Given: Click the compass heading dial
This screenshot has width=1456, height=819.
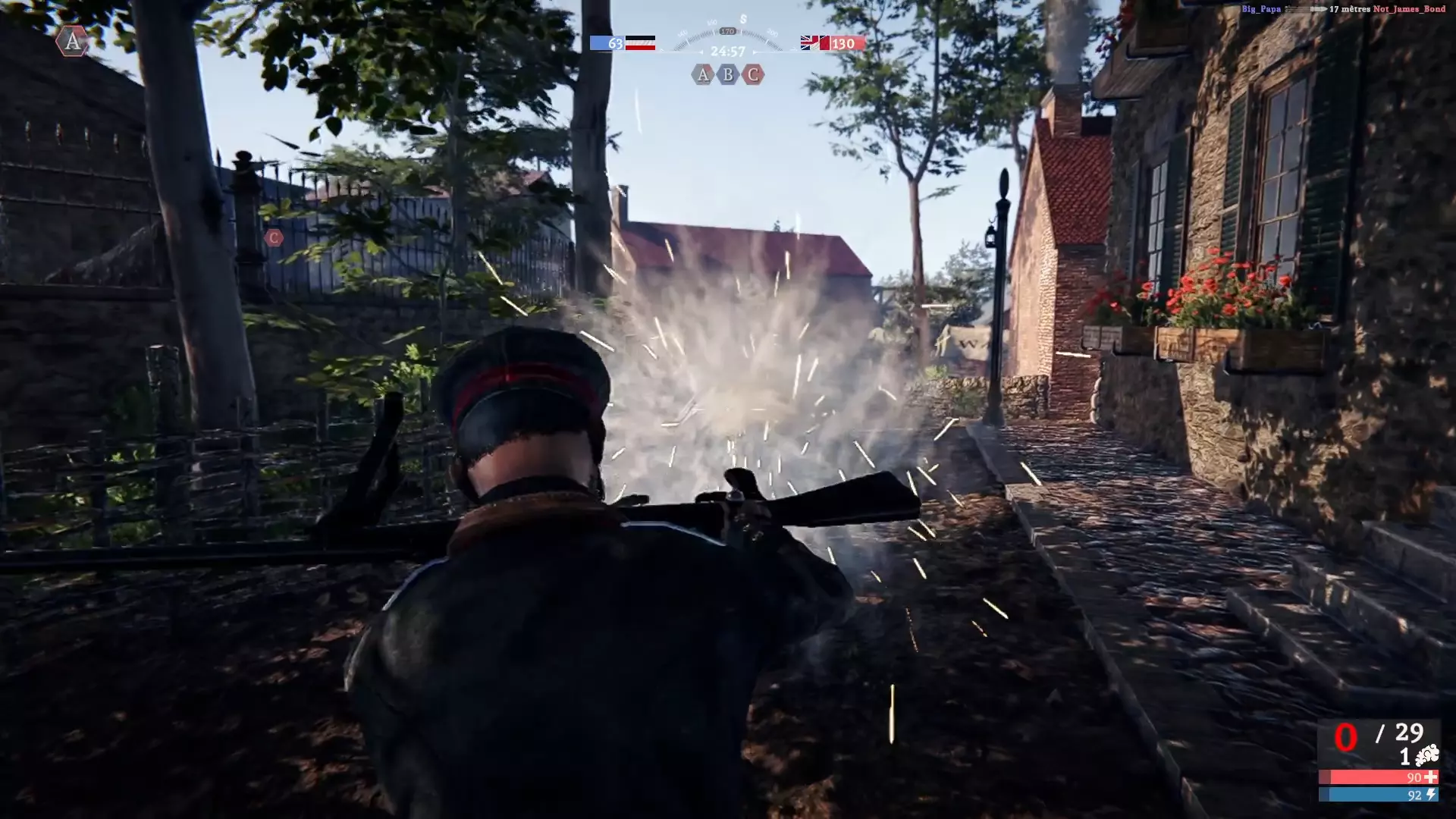Looking at the screenshot, I should coord(727,33).
